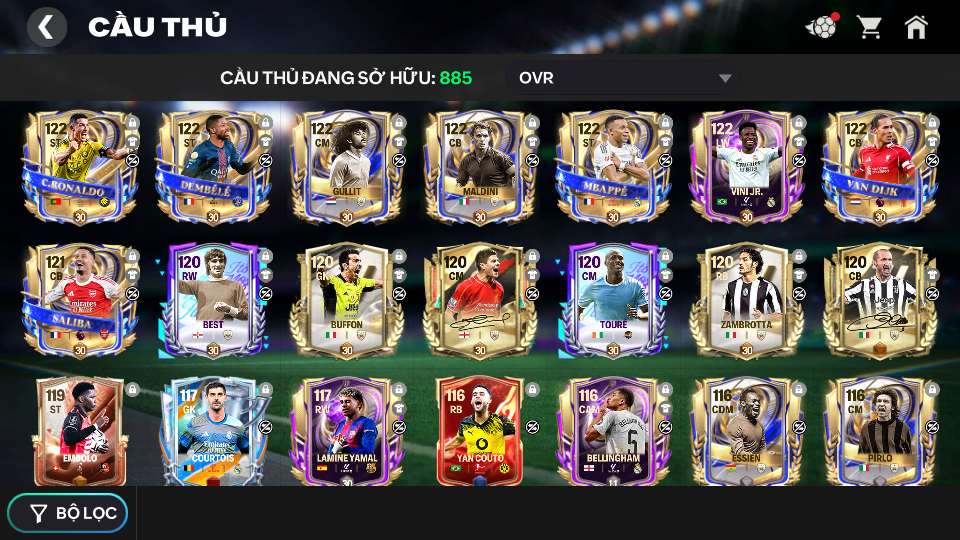The image size is (960, 540).
Task: Select the Lamine Yamal player card
Action: coord(346,430)
